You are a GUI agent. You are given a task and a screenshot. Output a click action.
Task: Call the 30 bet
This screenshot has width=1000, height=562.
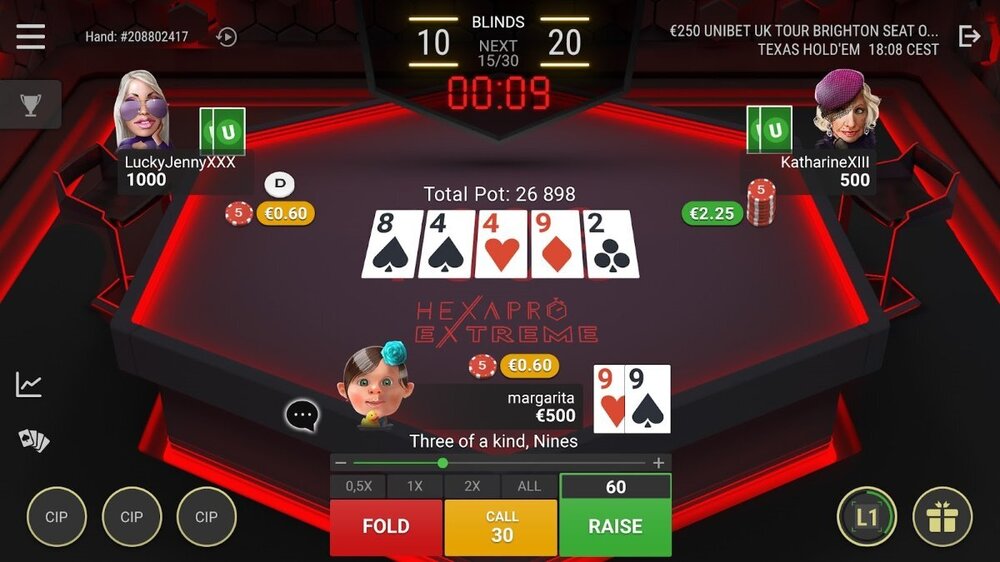click(x=501, y=527)
